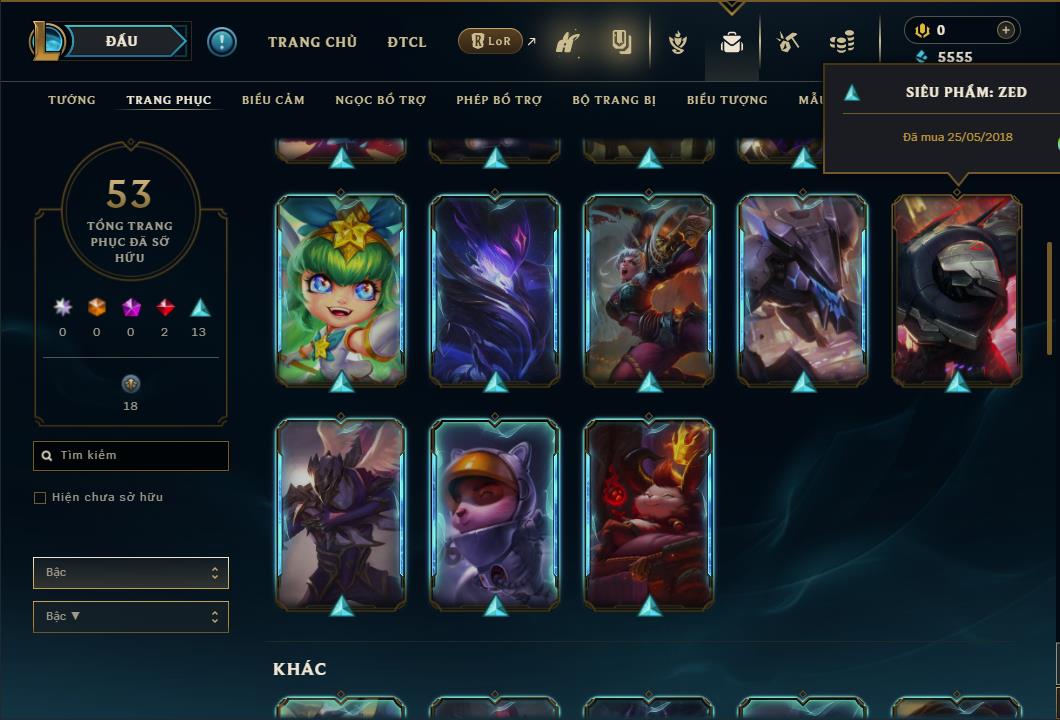Show the BỘ TRANG BỊ tab
The width and height of the screenshot is (1060, 720).
614,100
